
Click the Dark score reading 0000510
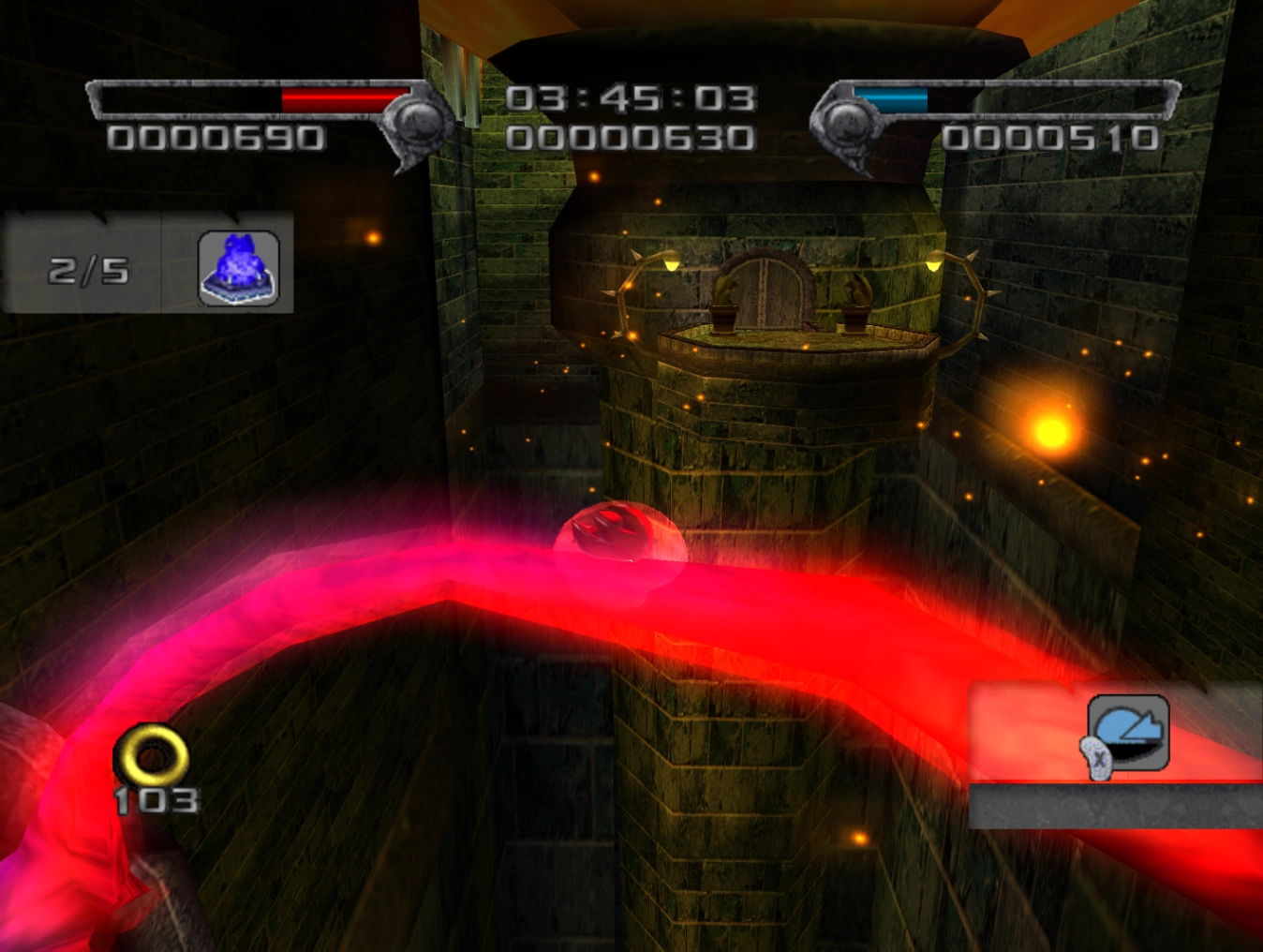(1053, 137)
